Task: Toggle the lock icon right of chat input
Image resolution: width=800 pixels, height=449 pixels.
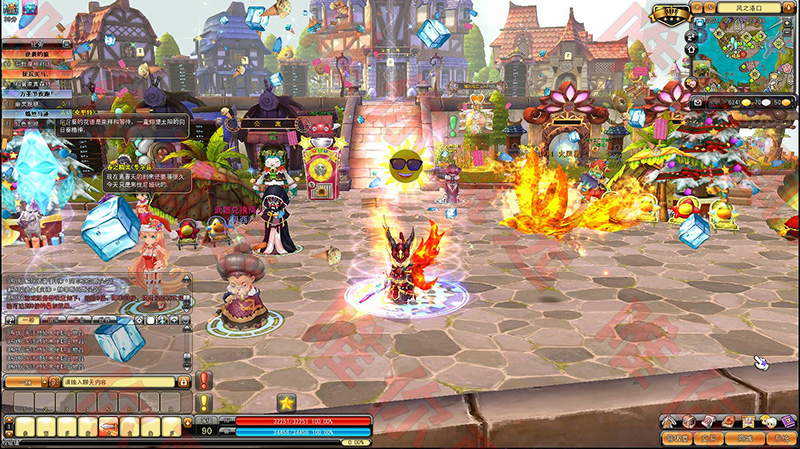Action: pyautogui.click(x=184, y=382)
